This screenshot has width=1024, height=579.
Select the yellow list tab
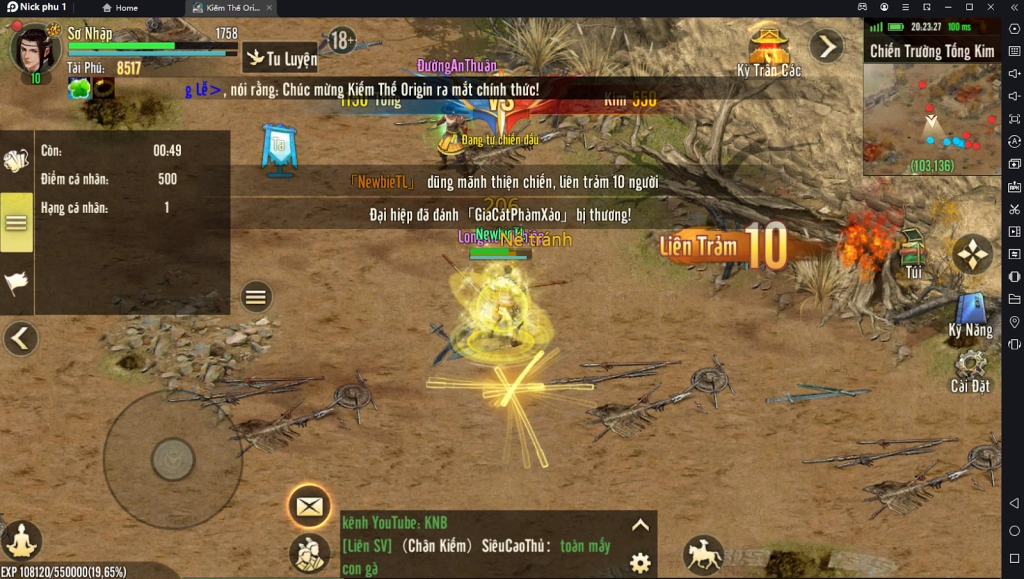16,222
